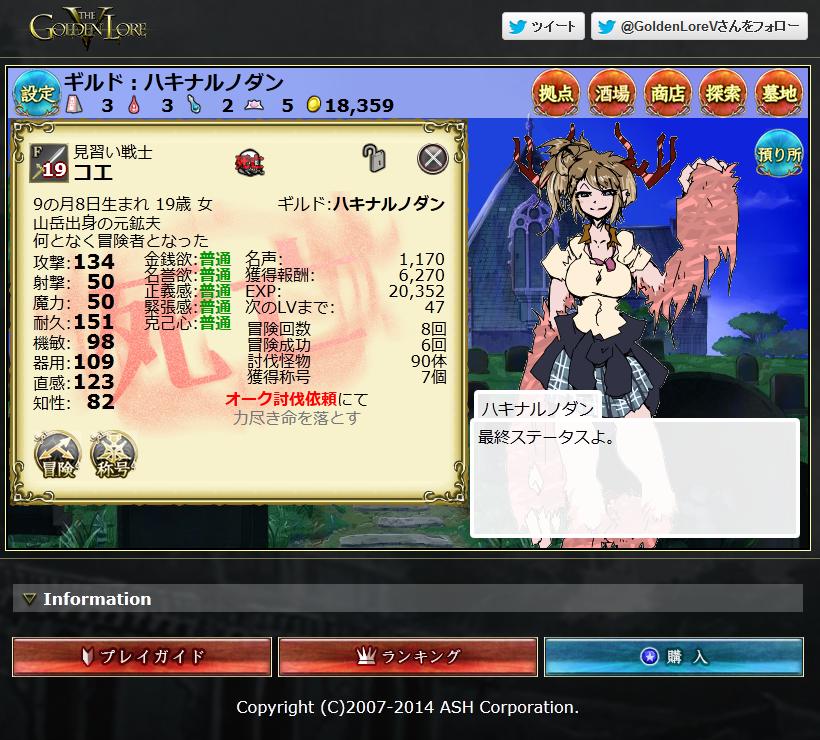Show the 称号 titles list

(x=113, y=456)
